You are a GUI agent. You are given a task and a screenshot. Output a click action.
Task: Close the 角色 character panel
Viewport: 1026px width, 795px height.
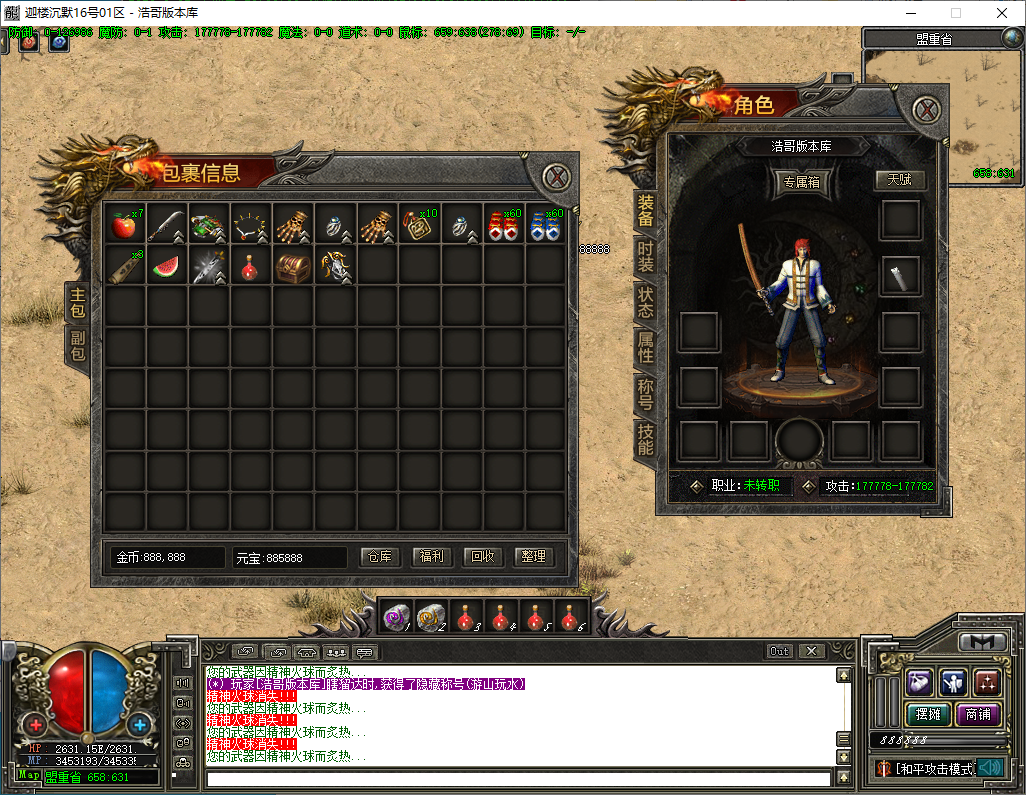(927, 109)
